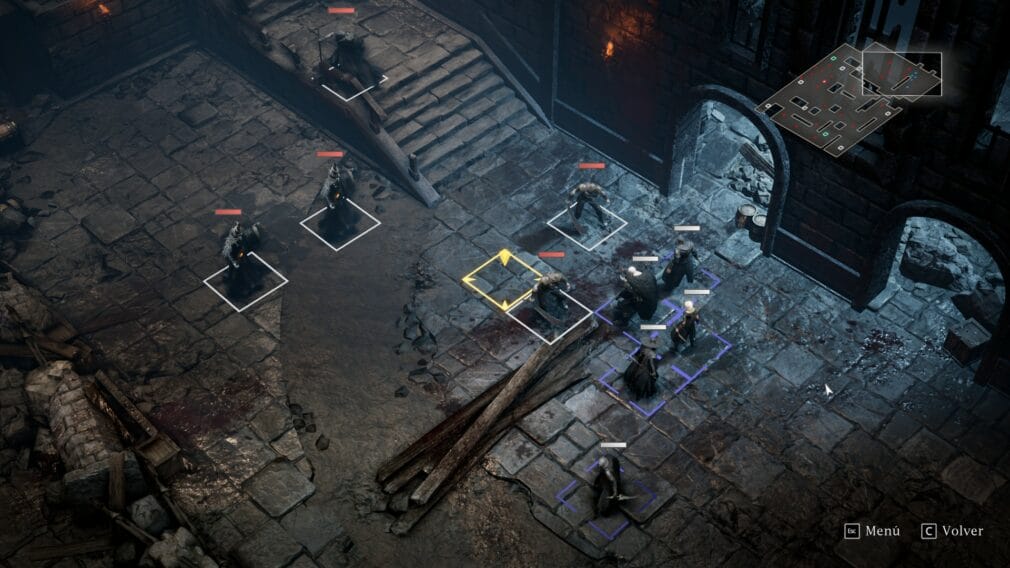Click the dungeon minimap

click(x=850, y=97)
